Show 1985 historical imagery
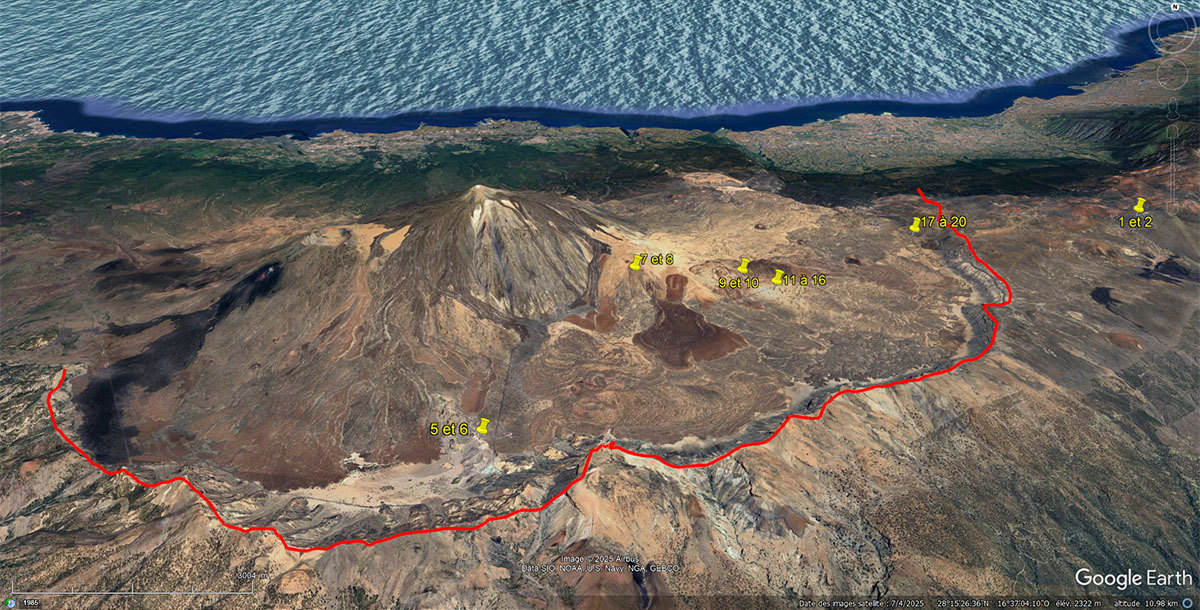 [x=30, y=603]
